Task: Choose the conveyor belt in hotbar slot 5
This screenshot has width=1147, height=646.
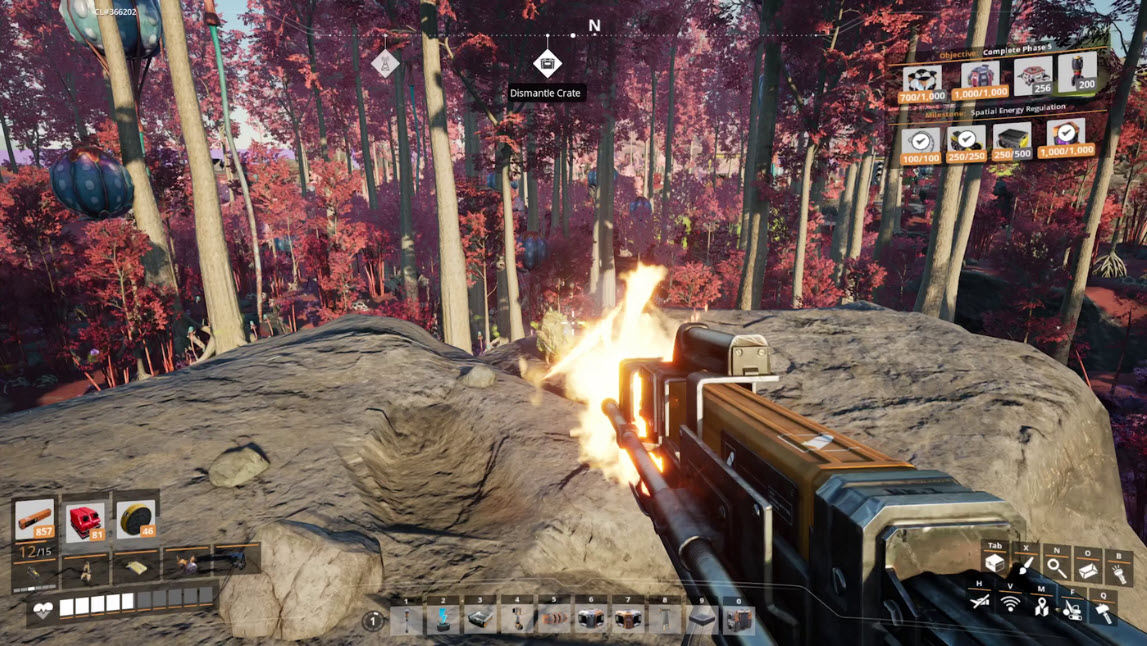Action: 554,620
